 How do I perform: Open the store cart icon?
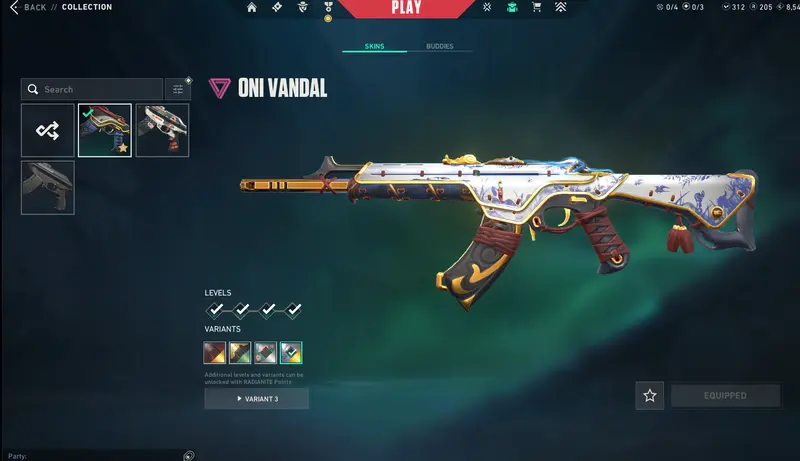coord(536,8)
